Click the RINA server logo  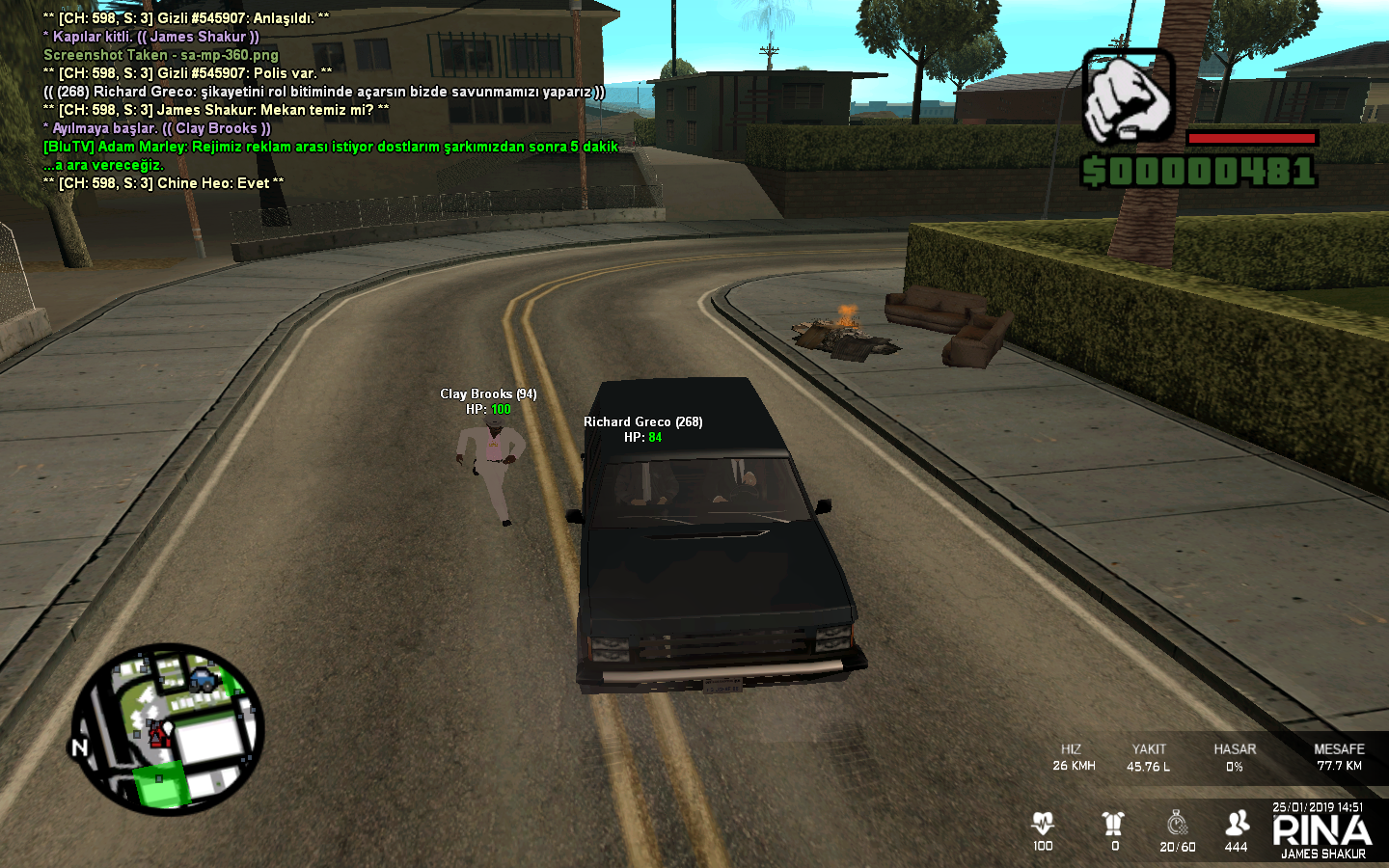pyautogui.click(x=1321, y=831)
